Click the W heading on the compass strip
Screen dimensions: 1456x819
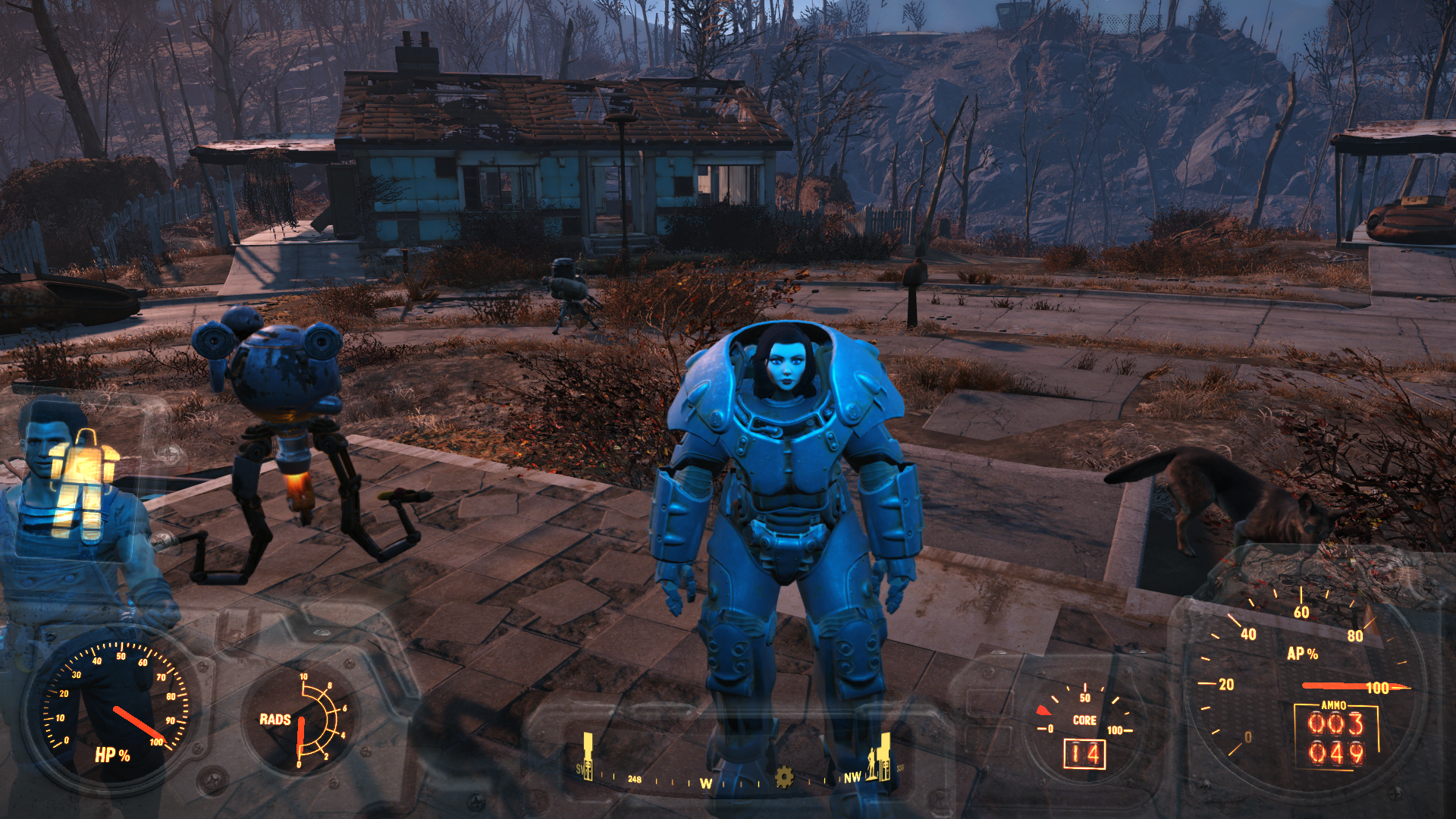[706, 783]
